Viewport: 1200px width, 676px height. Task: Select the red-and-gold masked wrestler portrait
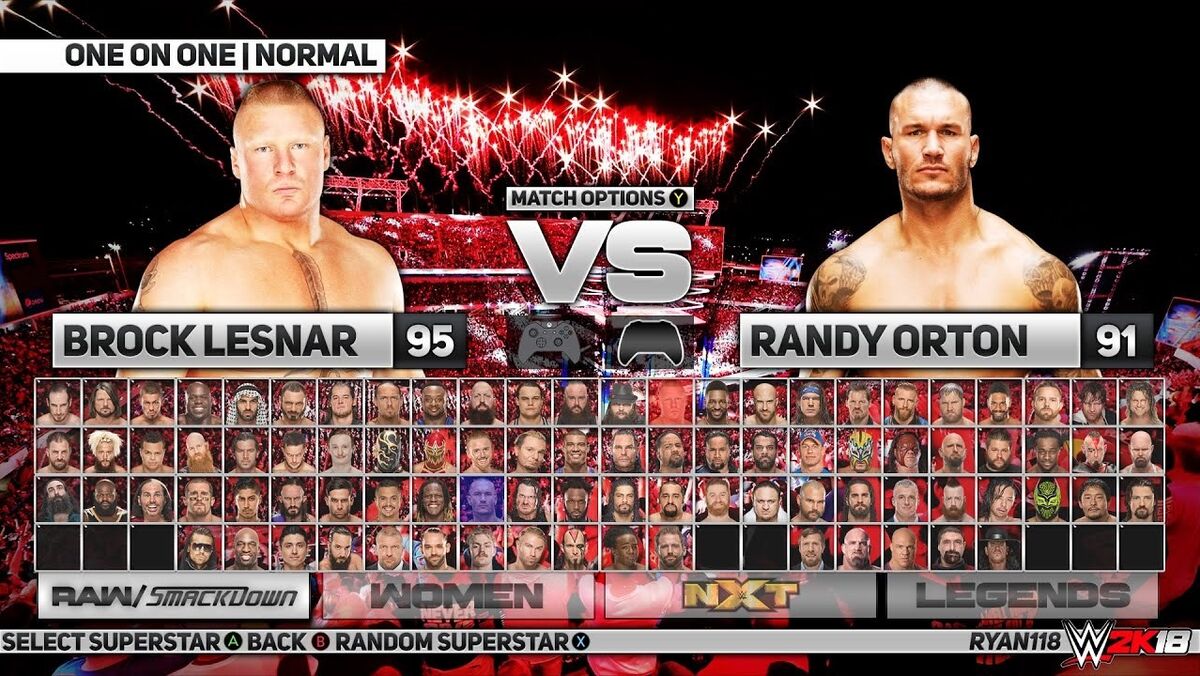(x=434, y=450)
